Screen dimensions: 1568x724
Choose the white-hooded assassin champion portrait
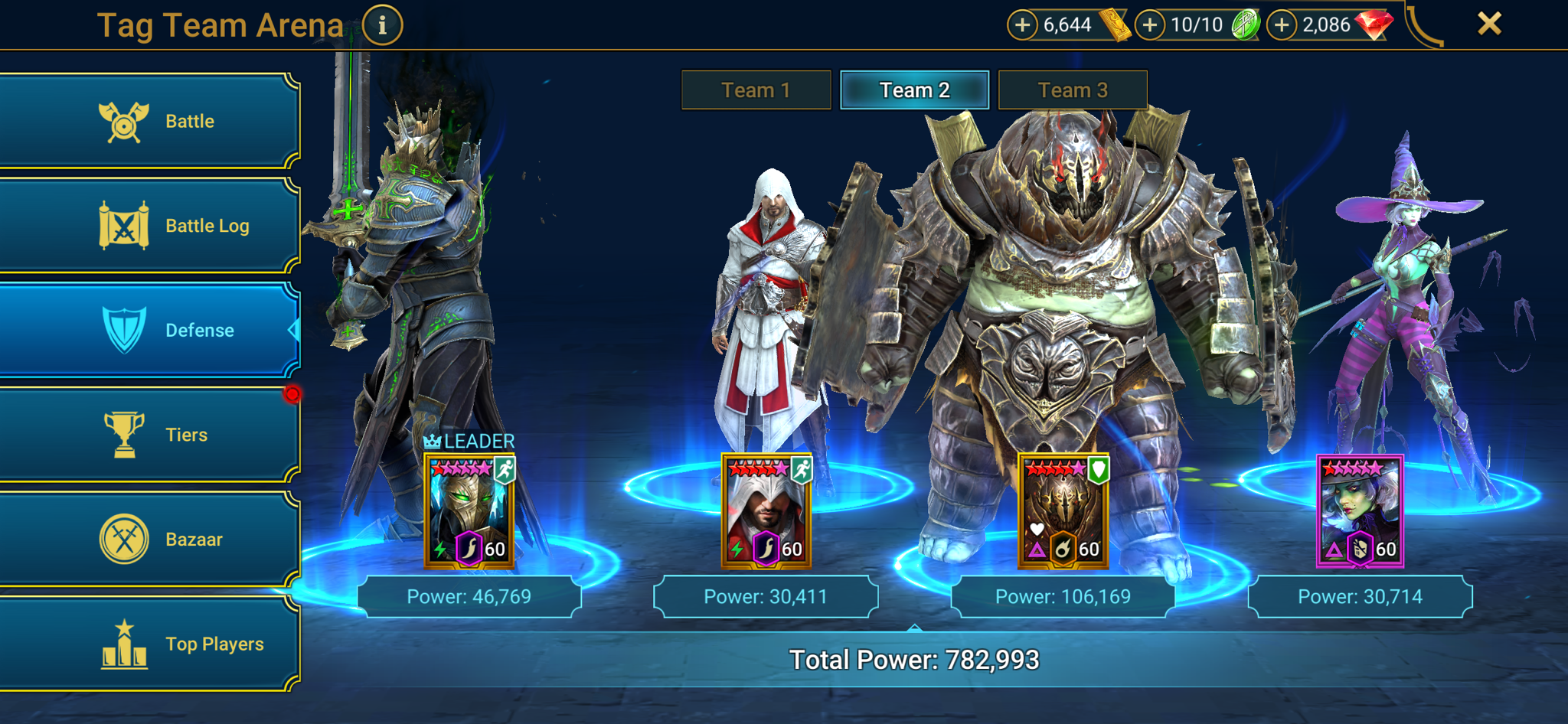coord(766,511)
